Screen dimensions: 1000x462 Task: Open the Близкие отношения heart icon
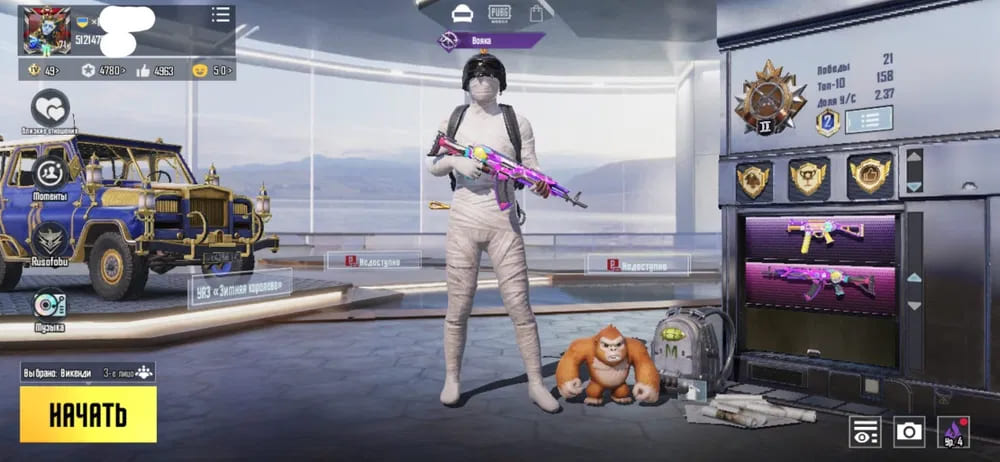click(x=49, y=107)
